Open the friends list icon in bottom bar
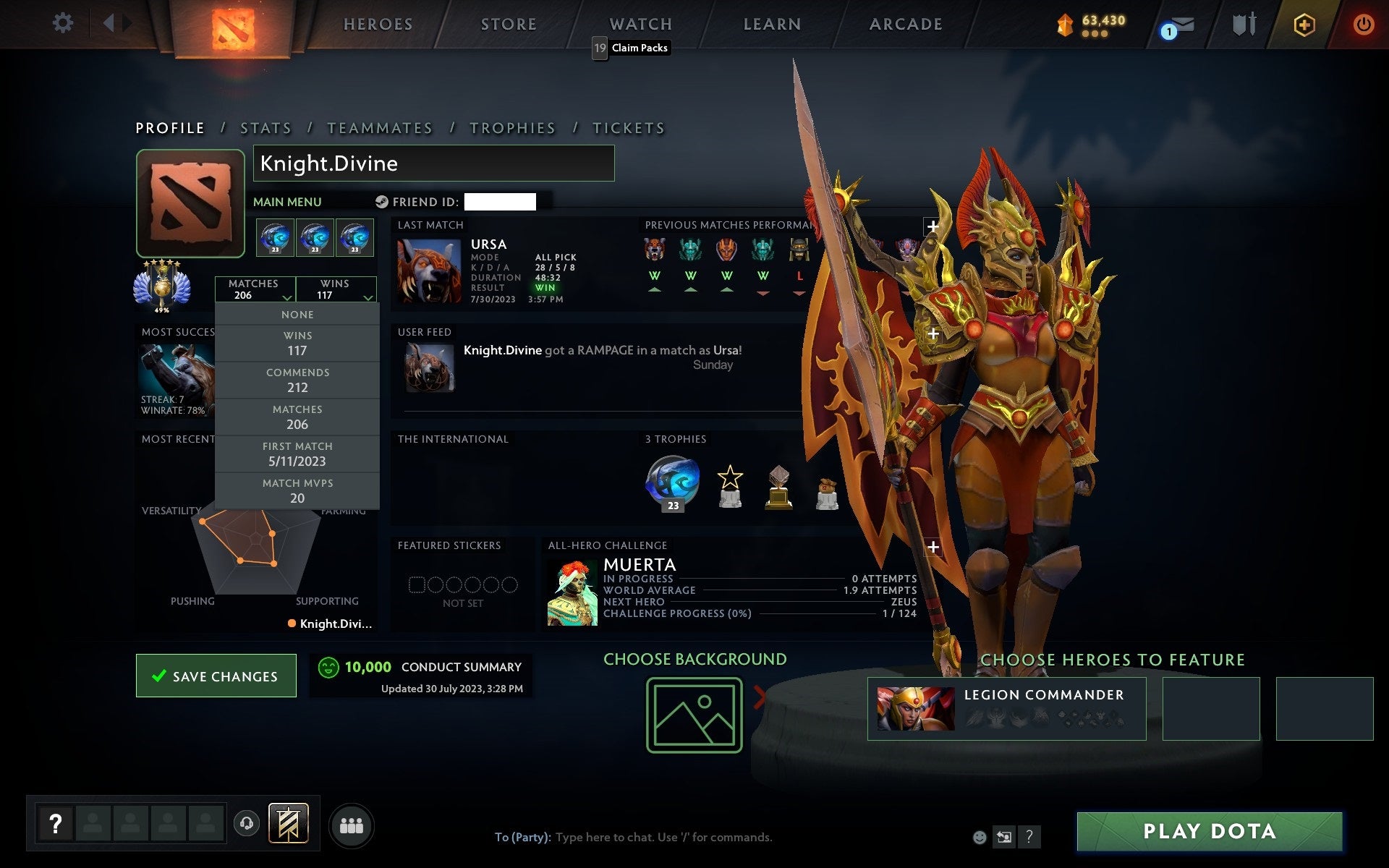This screenshot has height=868, width=1389. pyautogui.click(x=352, y=824)
